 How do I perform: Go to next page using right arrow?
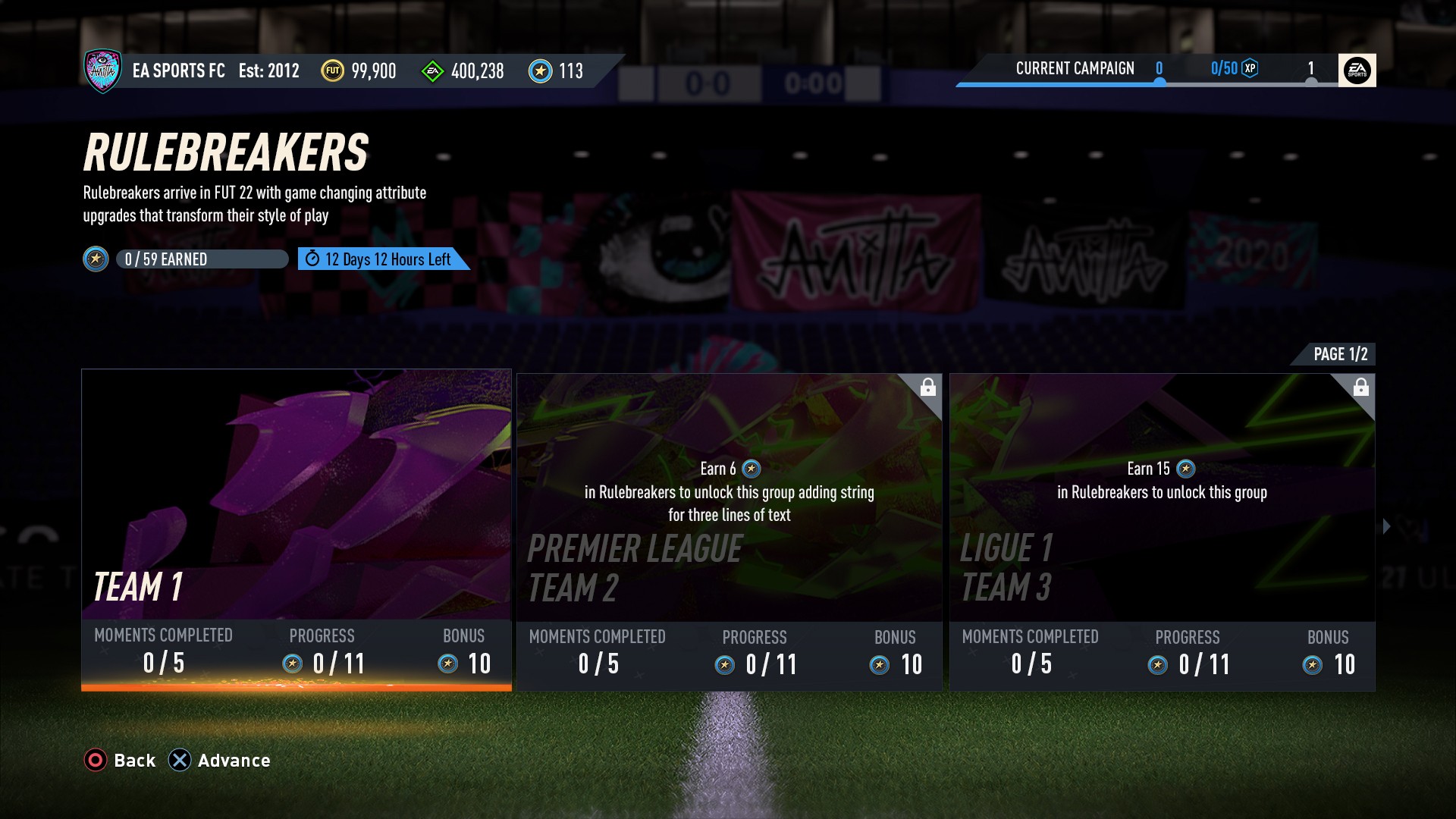(1387, 526)
